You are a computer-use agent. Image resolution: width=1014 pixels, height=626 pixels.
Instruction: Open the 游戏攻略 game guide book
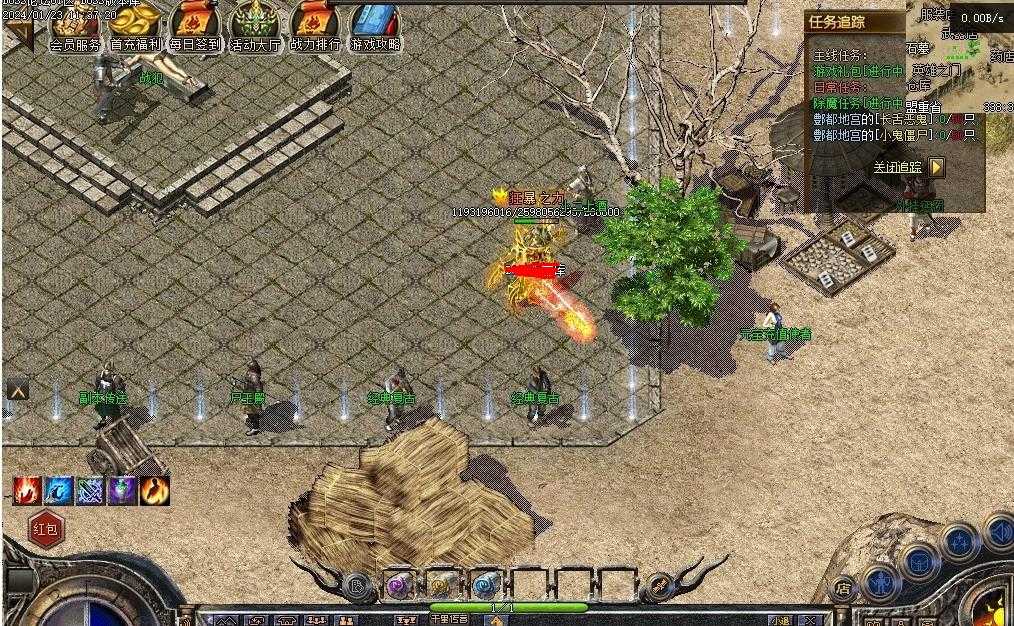click(375, 24)
